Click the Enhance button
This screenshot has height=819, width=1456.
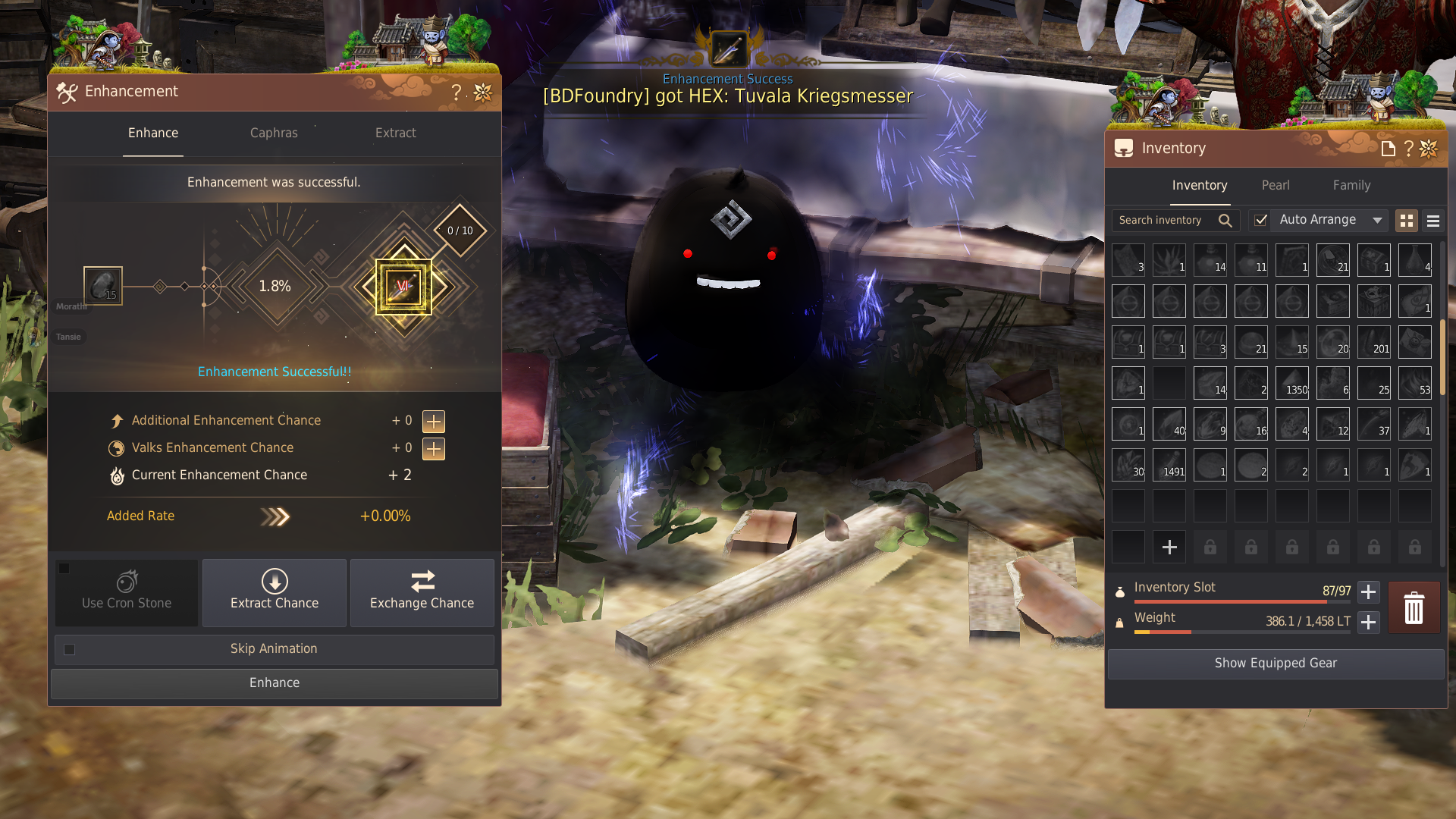pos(275,682)
